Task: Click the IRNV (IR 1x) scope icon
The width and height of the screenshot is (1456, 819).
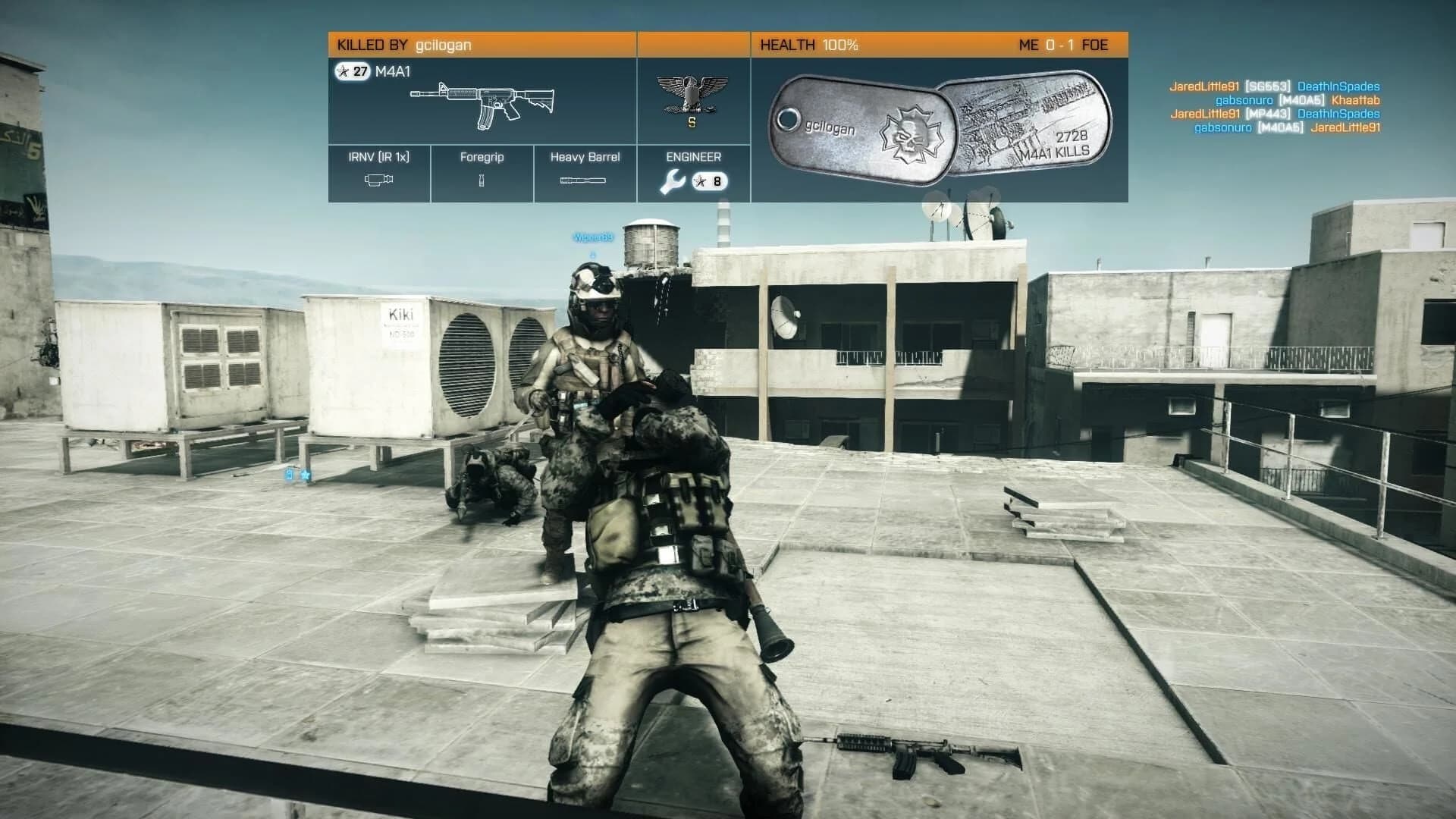Action: [x=377, y=180]
